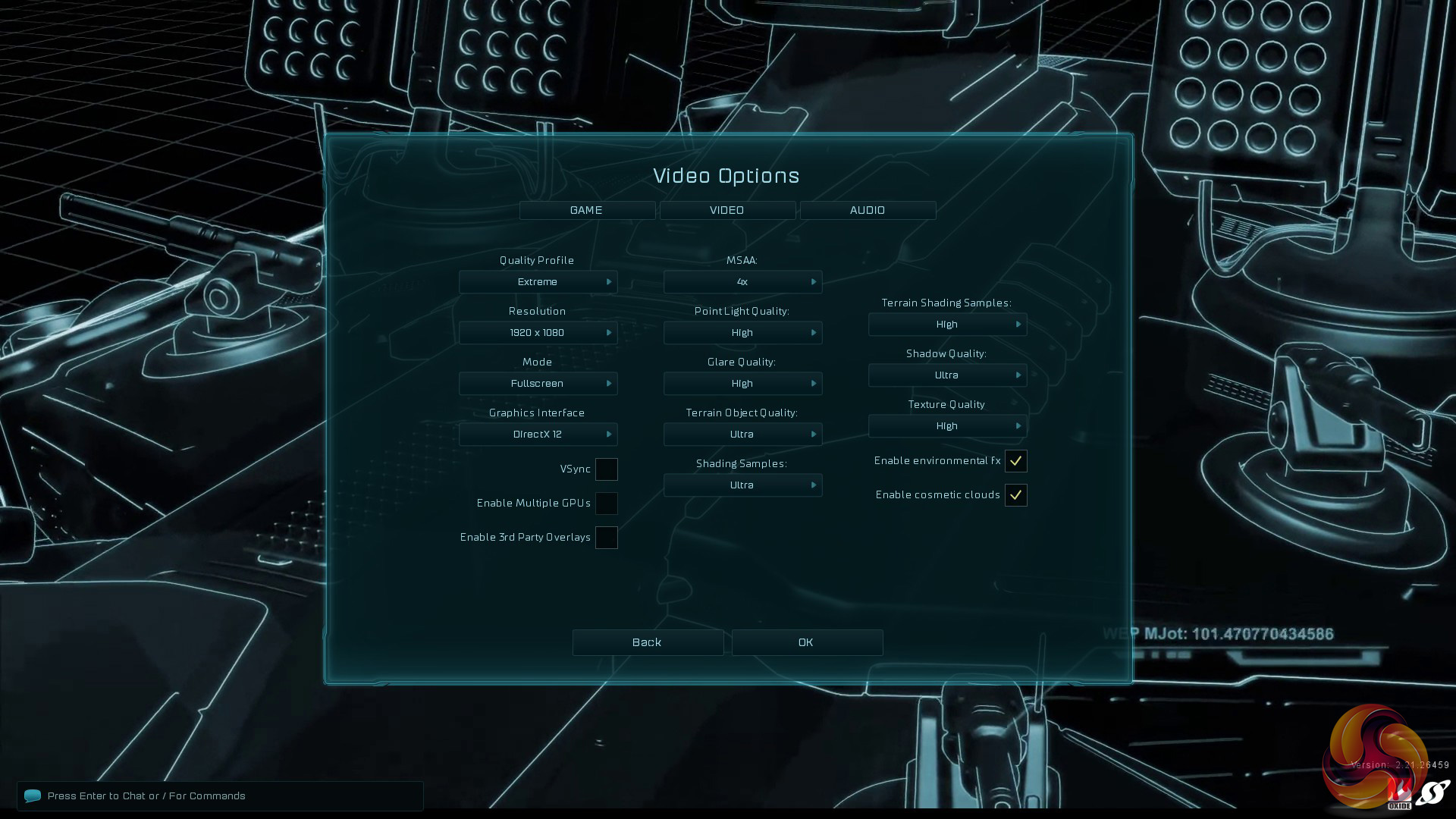Select the VIDEO tab

727,210
